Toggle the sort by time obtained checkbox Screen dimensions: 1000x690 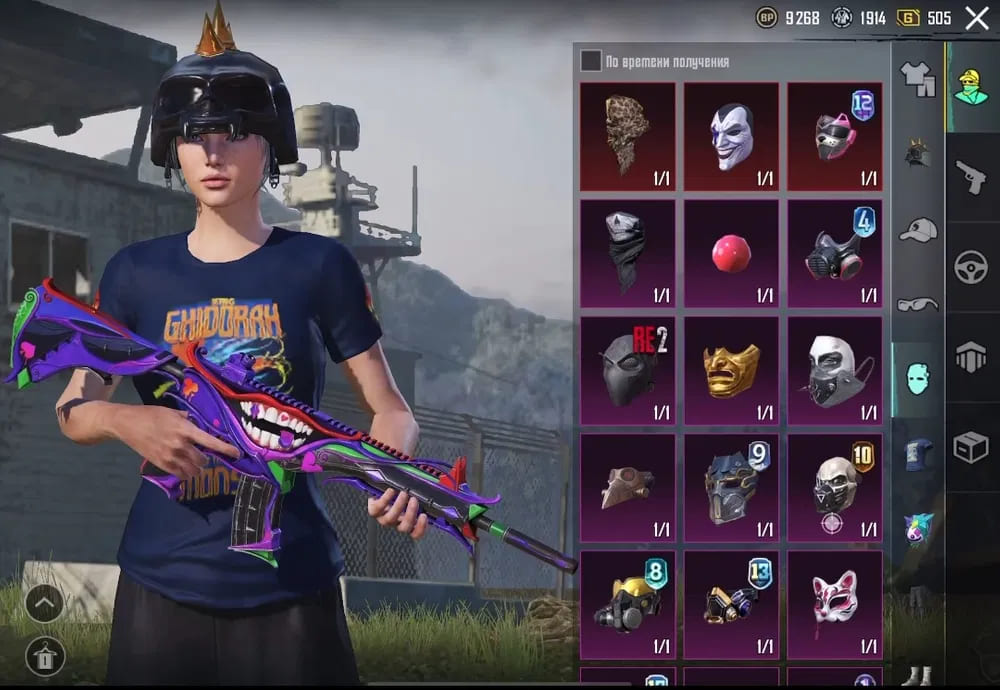(591, 62)
